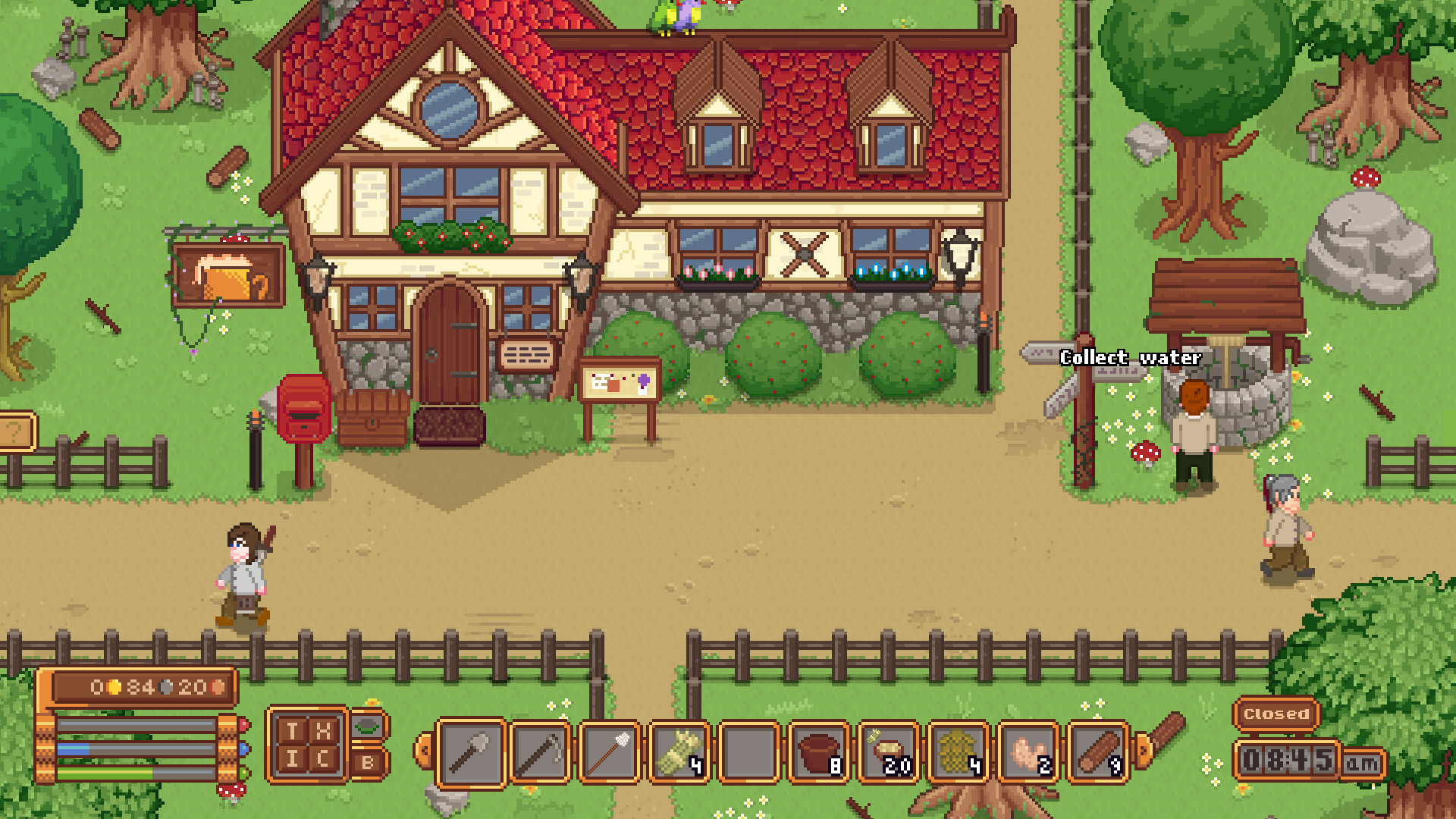Select the grain bowl stack of 20

click(889, 753)
